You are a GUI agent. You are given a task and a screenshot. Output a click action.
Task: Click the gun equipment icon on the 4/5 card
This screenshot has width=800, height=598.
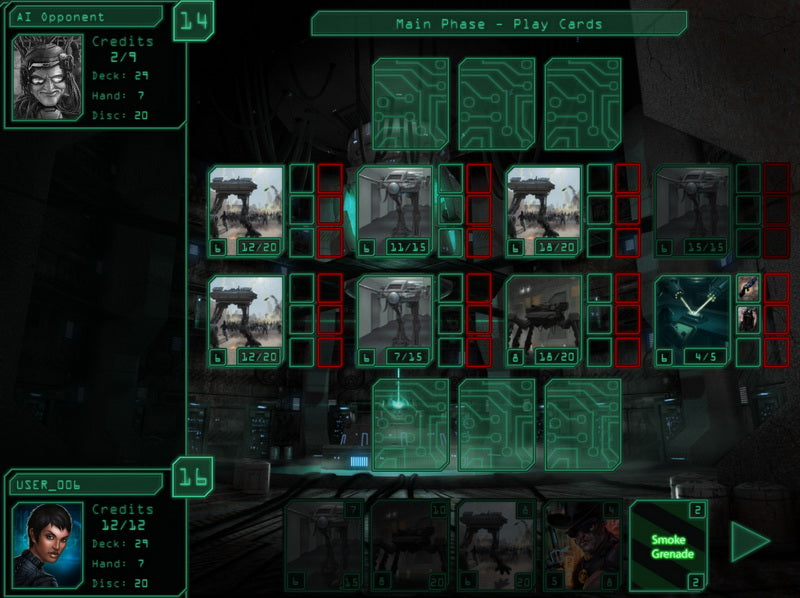point(748,288)
